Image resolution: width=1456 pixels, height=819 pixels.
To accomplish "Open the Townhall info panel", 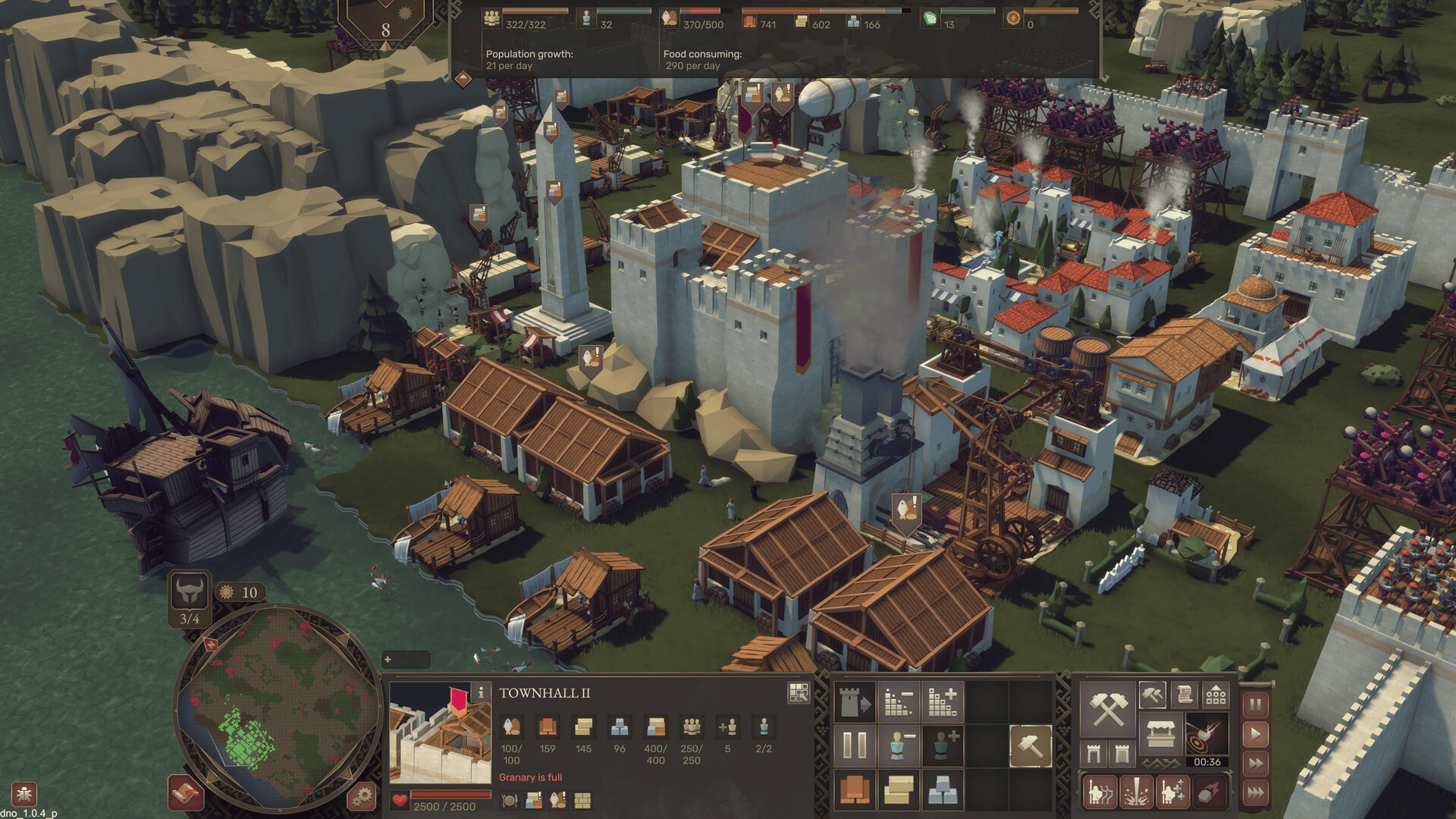I will point(480,692).
